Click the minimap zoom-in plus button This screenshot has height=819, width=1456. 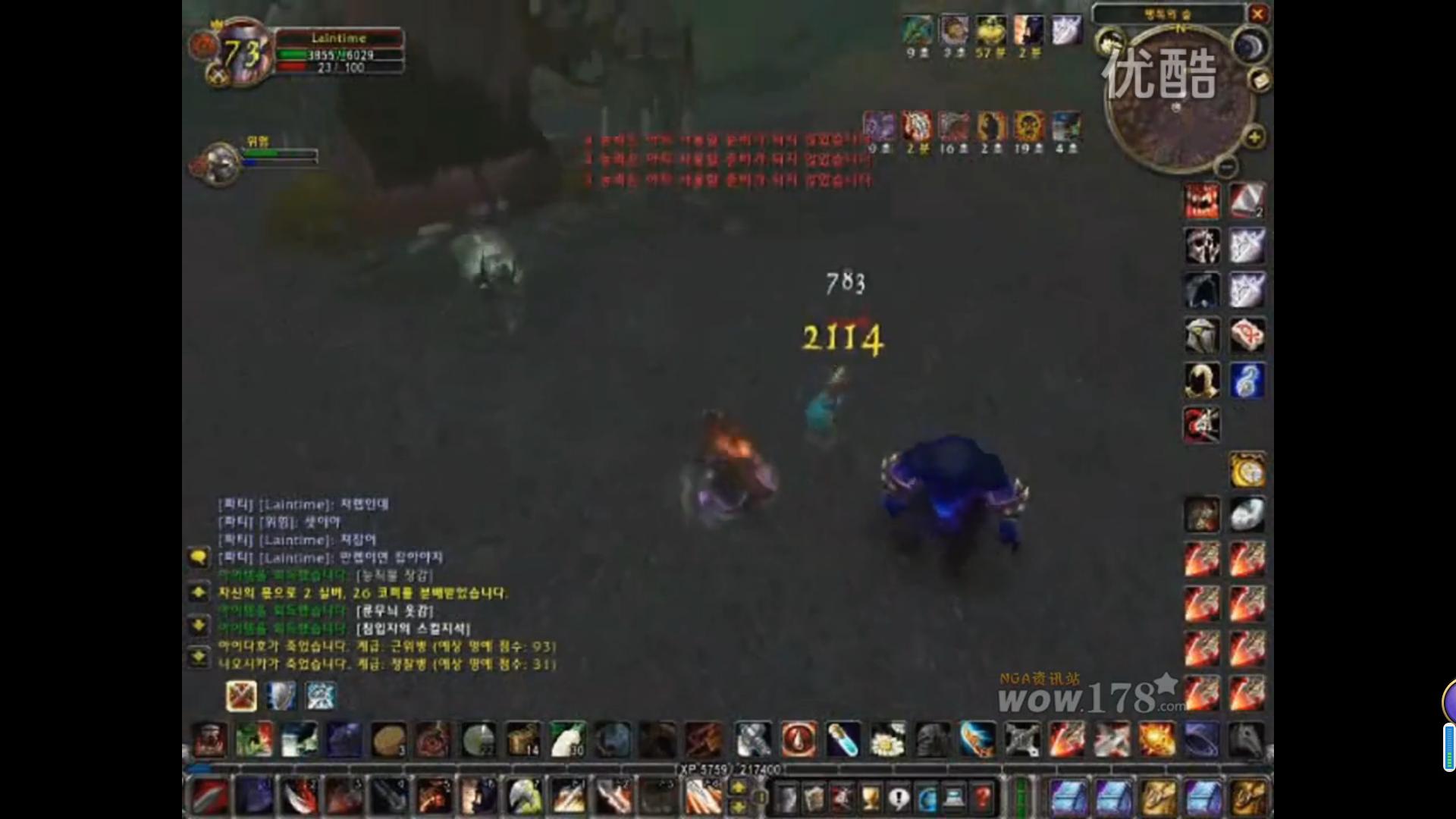[x=1254, y=136]
